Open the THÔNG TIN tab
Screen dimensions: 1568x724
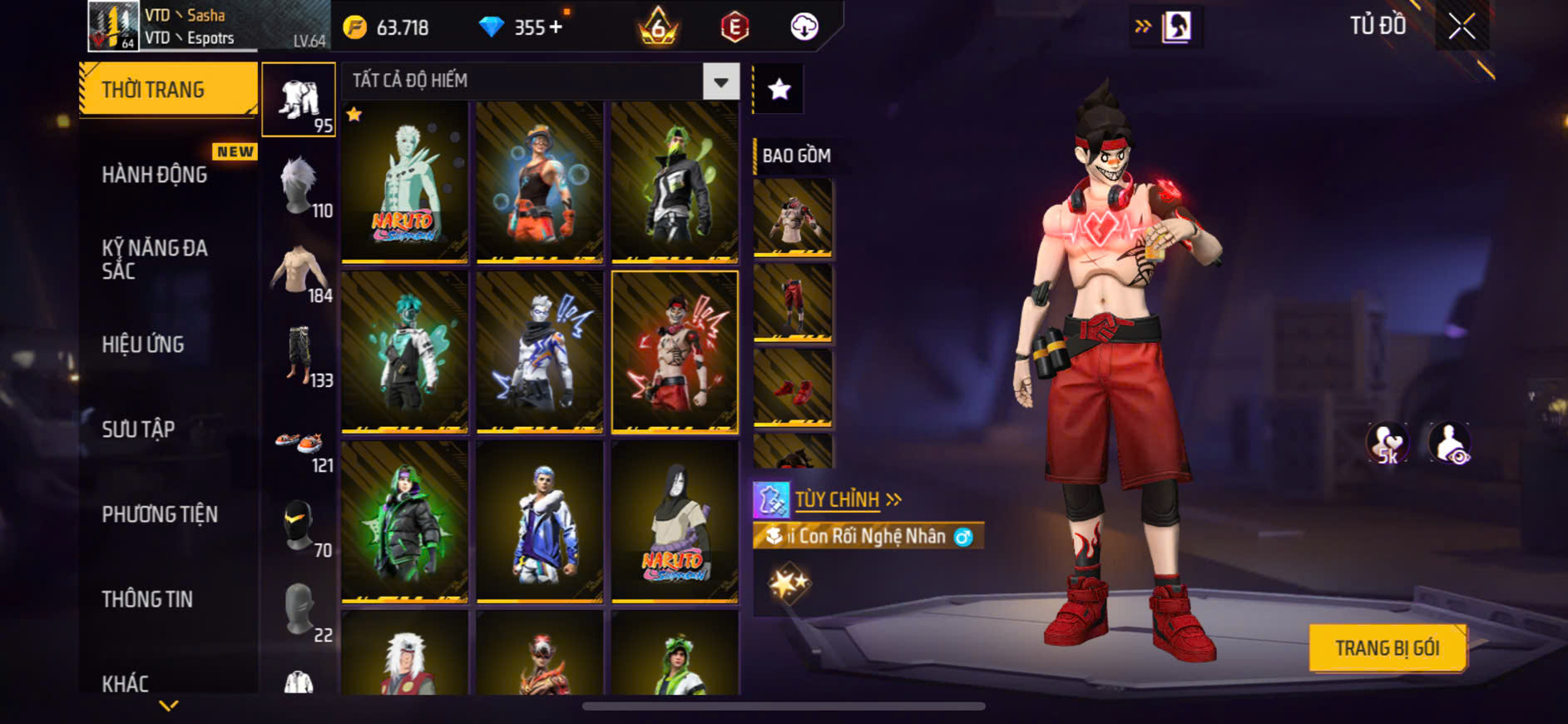click(147, 599)
